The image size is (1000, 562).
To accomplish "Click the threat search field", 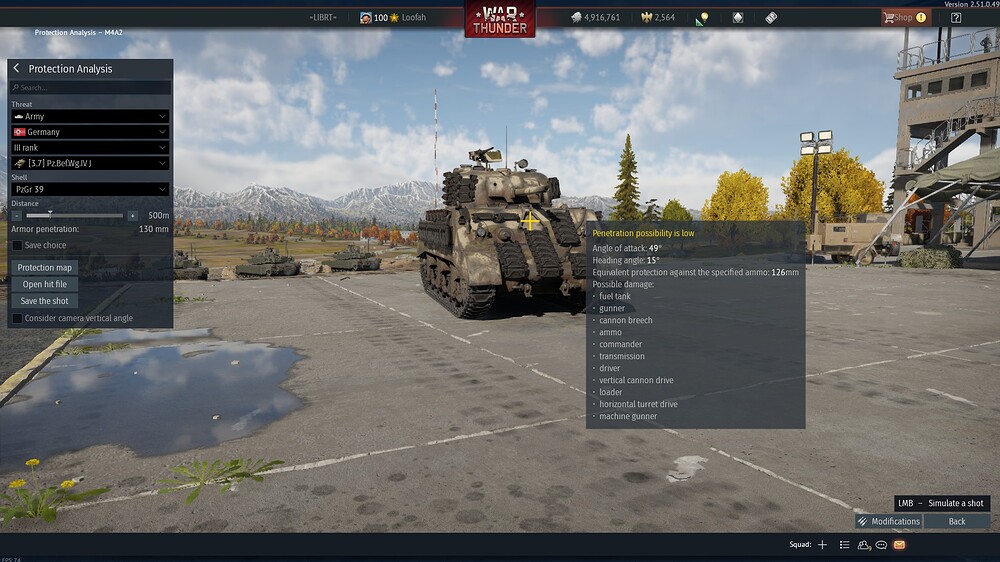I will pos(90,88).
